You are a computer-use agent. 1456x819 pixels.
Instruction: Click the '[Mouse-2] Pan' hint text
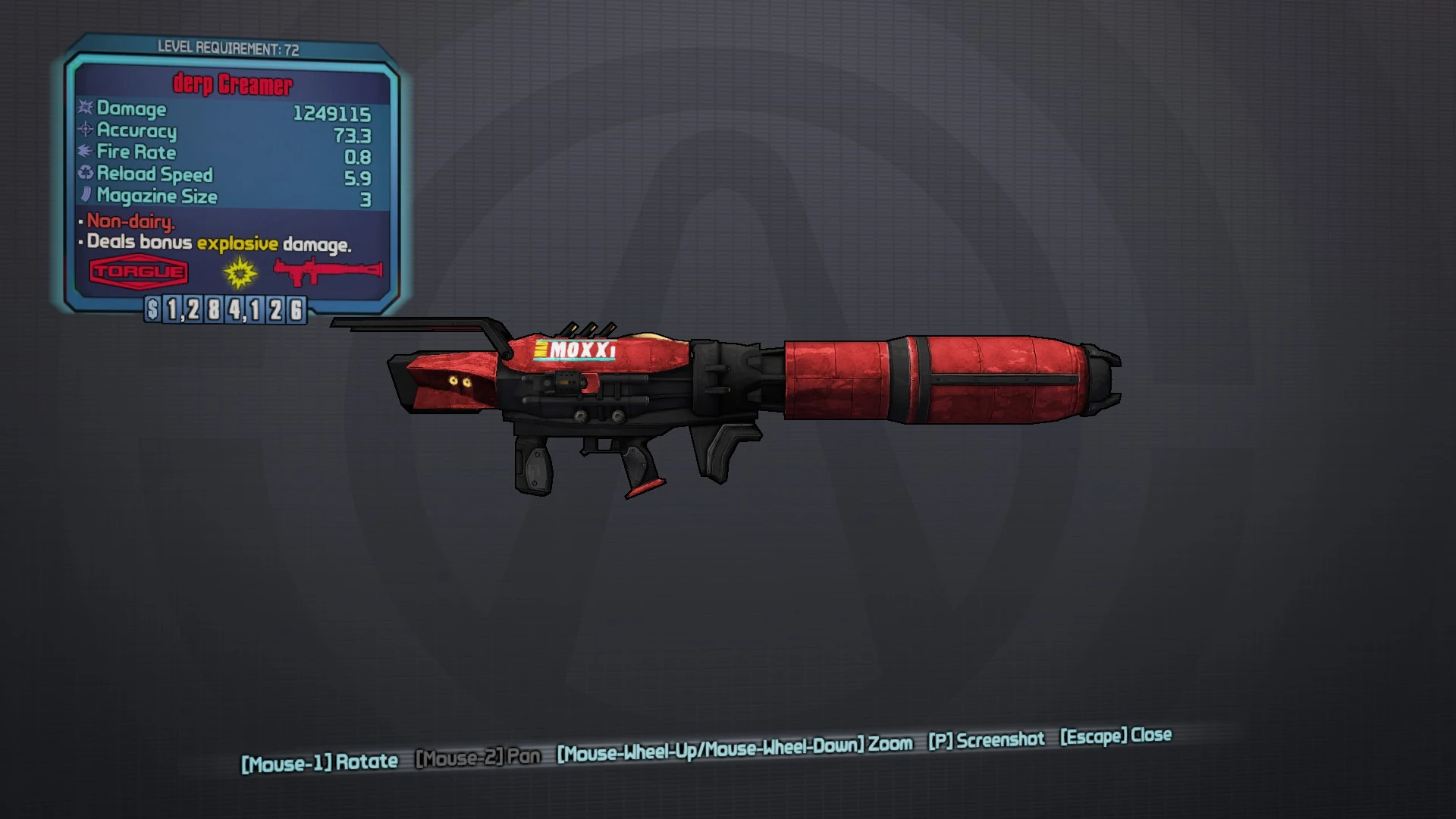pos(478,755)
